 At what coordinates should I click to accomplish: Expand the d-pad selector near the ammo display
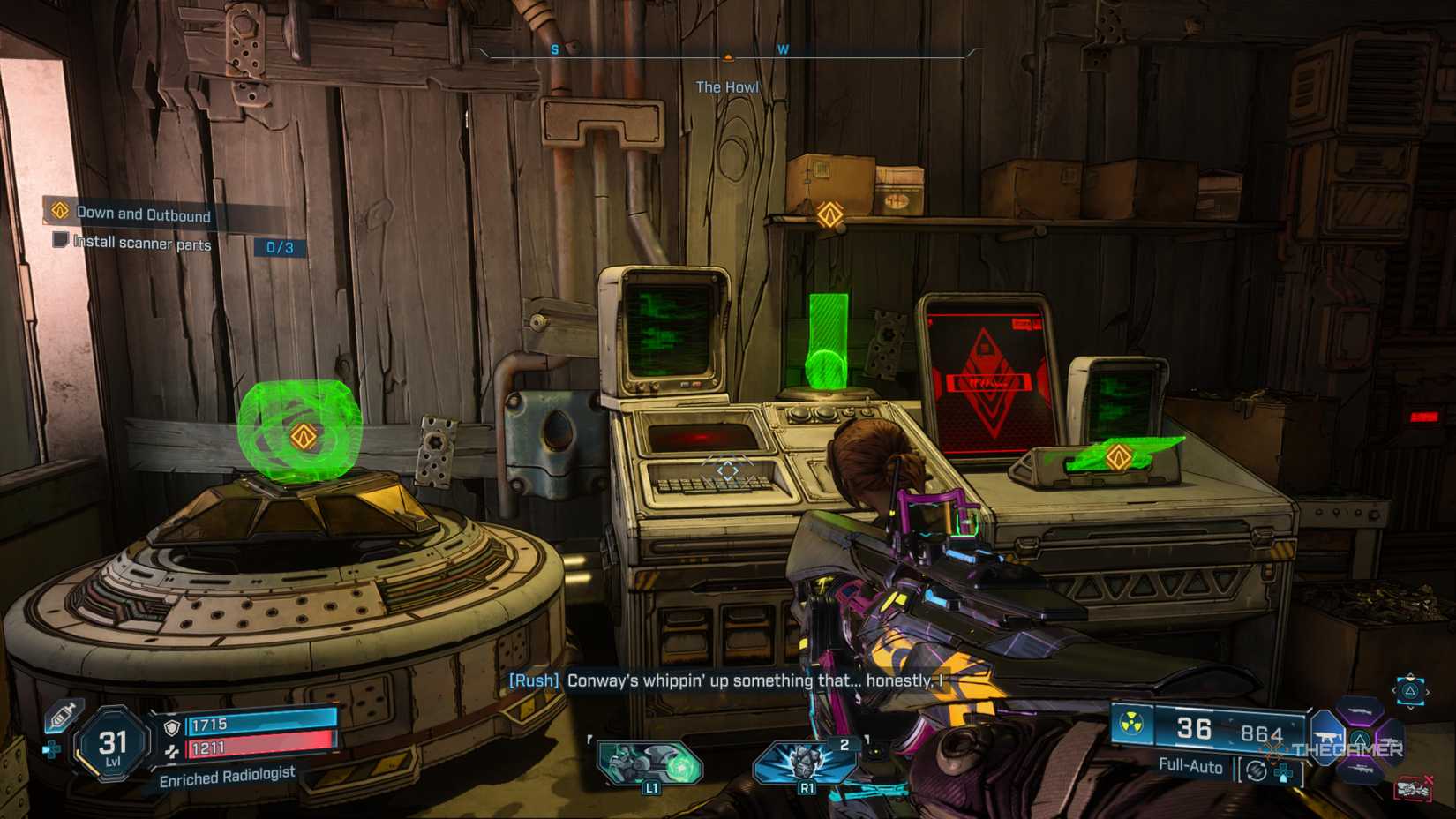(x=1283, y=772)
